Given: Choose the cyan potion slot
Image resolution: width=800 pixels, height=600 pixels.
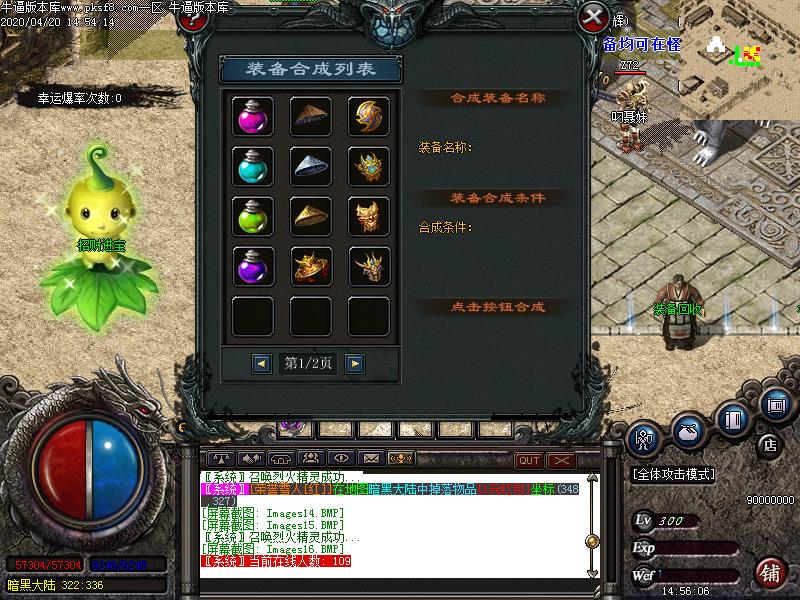Looking at the screenshot, I should [x=253, y=166].
